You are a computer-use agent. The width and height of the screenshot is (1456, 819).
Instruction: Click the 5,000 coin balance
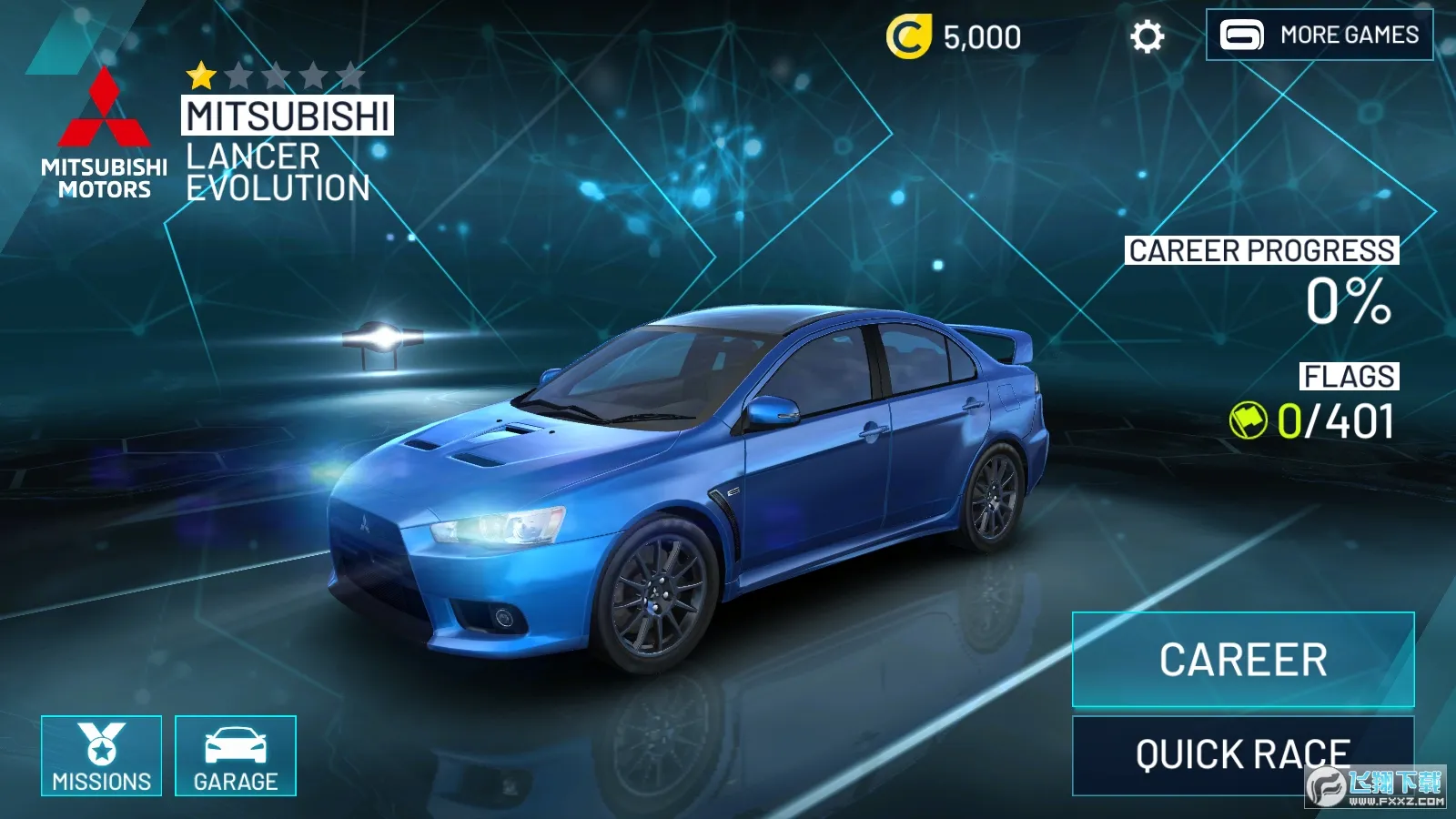pos(981,36)
